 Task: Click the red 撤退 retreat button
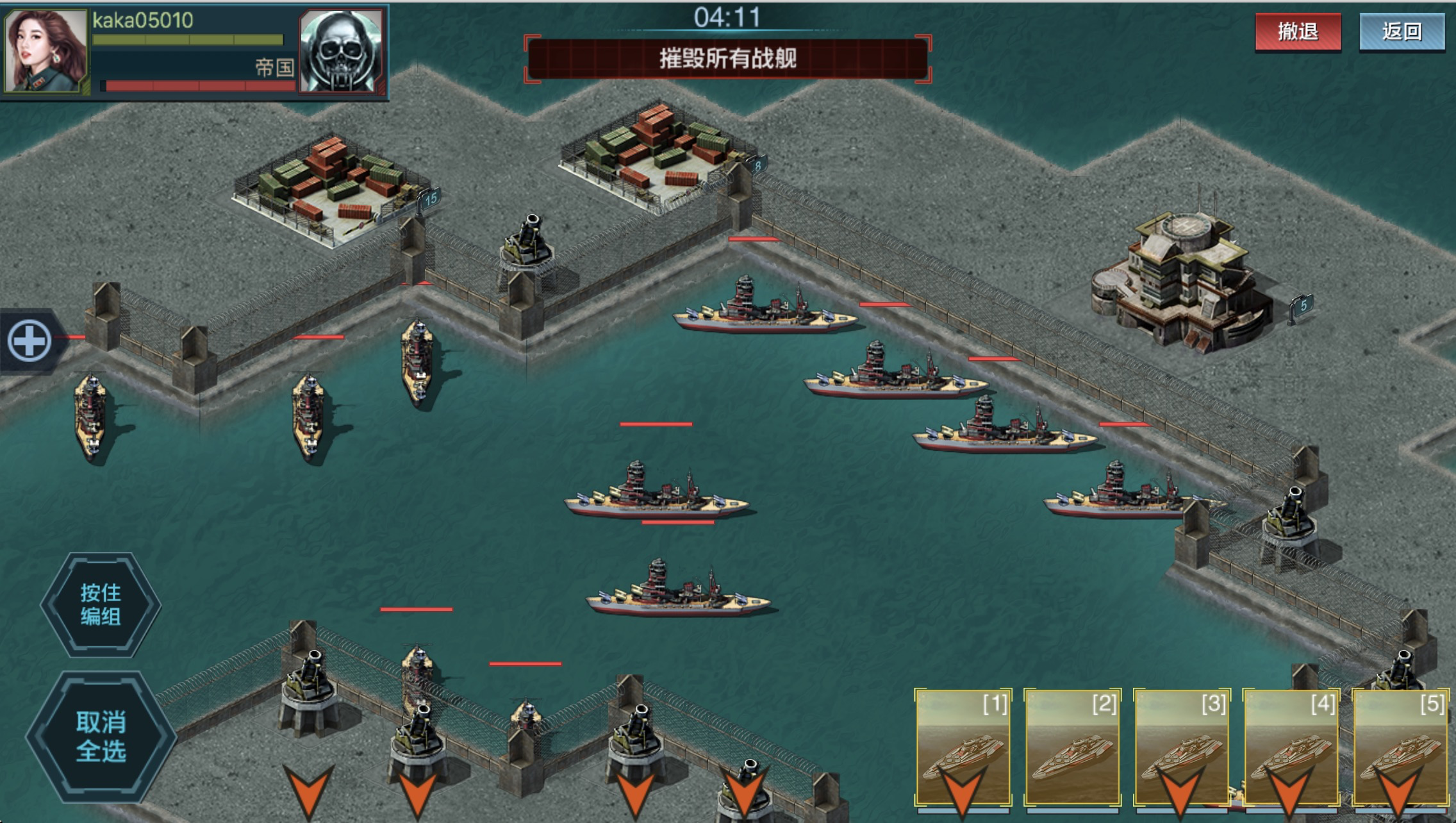click(x=1298, y=31)
